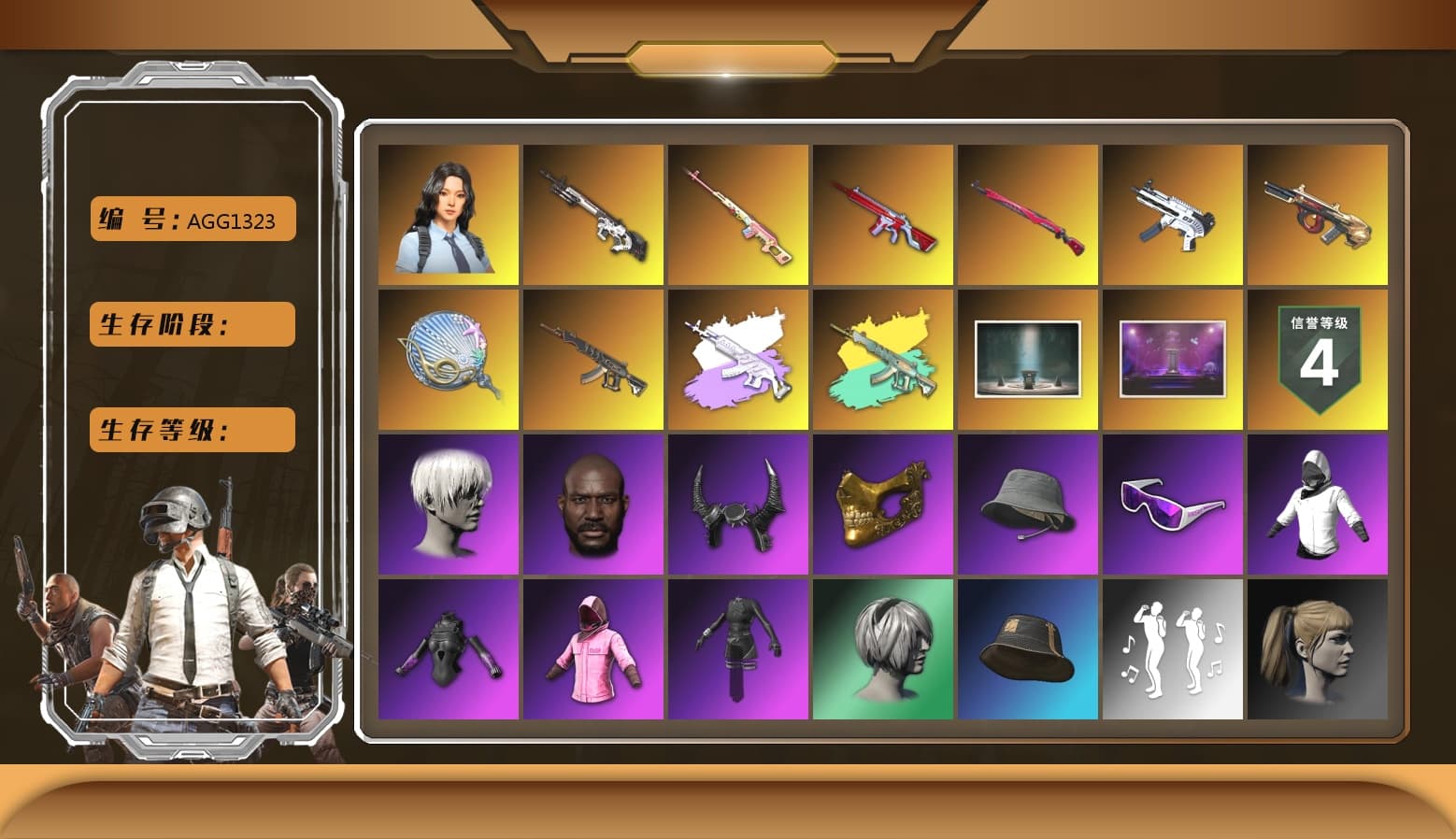Click the 编号 AGG1323 account label
The width and height of the screenshot is (1456, 839).
click(x=191, y=219)
